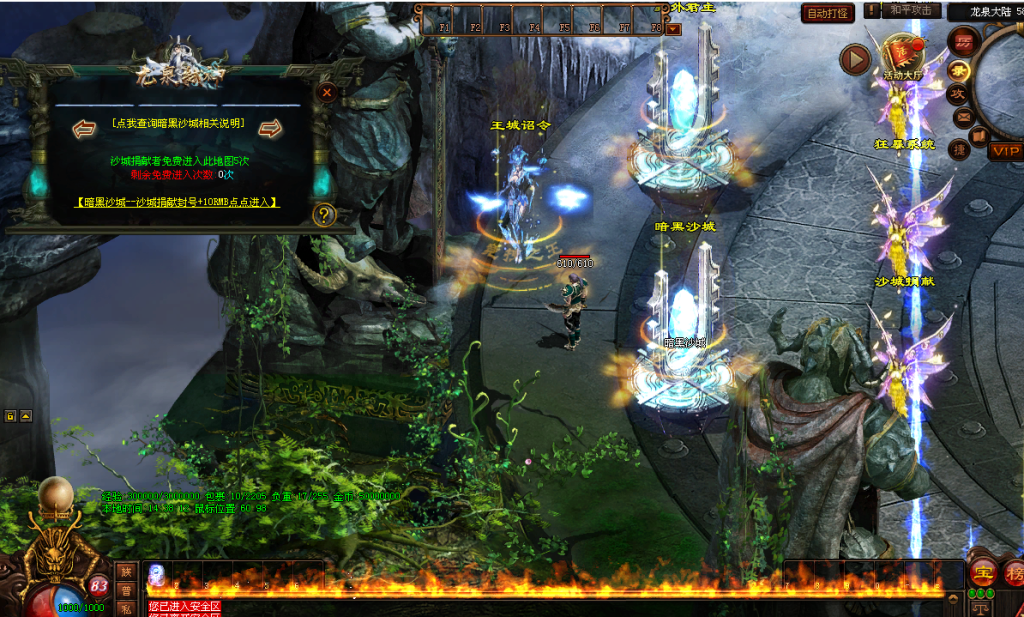Open the 宝 treasure button
Screen dimensions: 1024x617
[x=982, y=573]
